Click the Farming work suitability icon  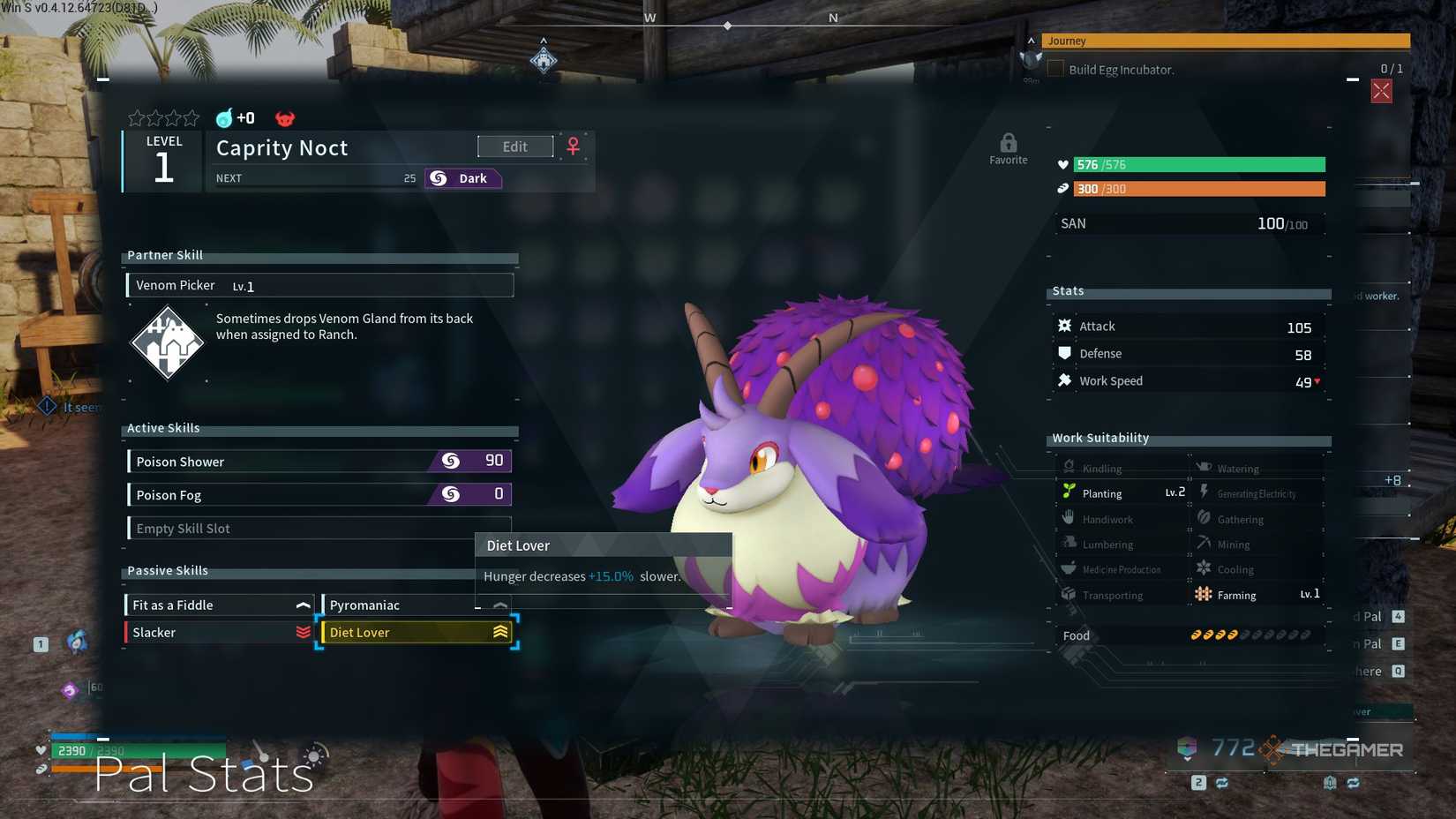point(1203,594)
